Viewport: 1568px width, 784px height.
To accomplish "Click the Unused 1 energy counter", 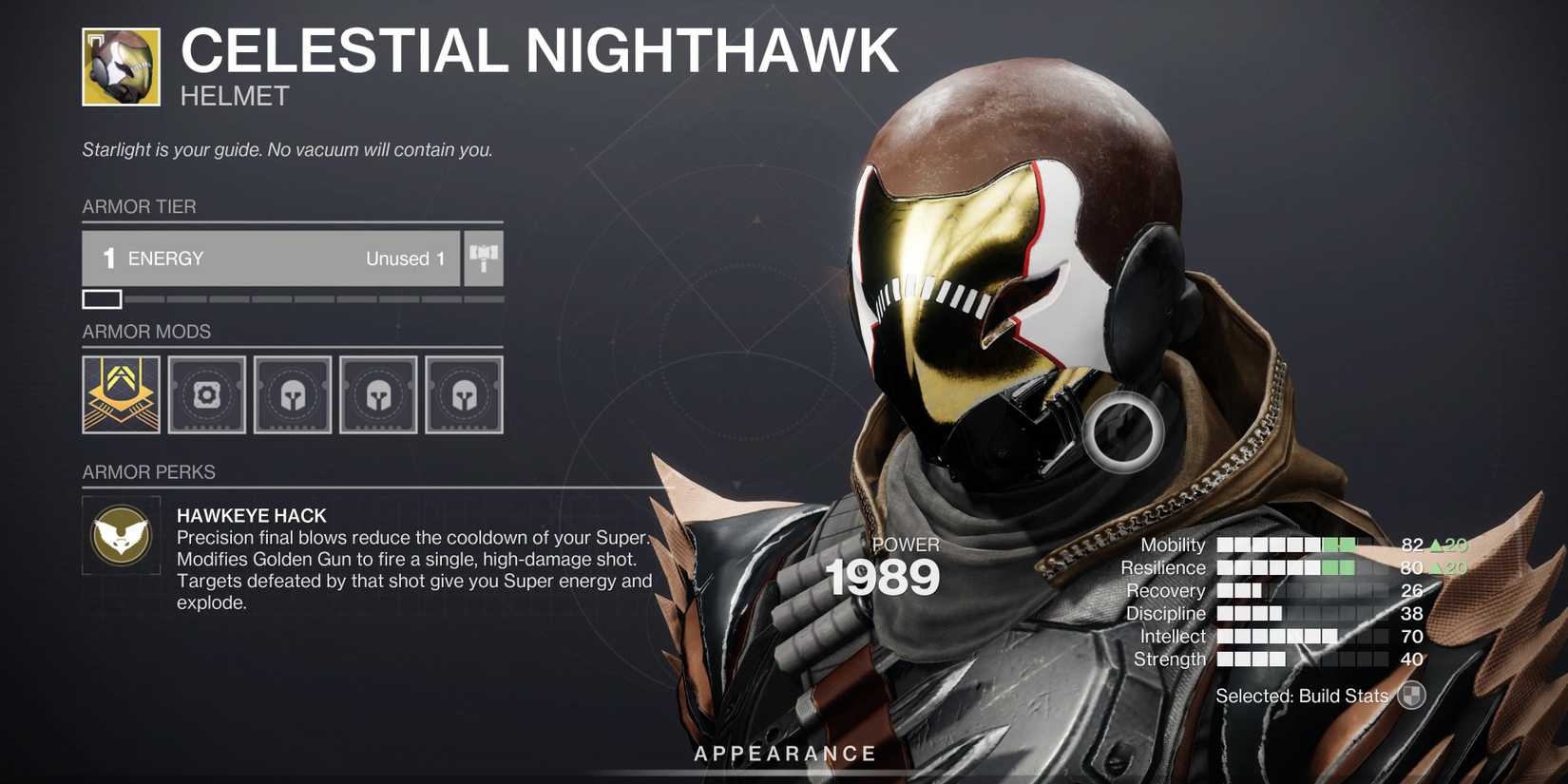I will (x=406, y=258).
